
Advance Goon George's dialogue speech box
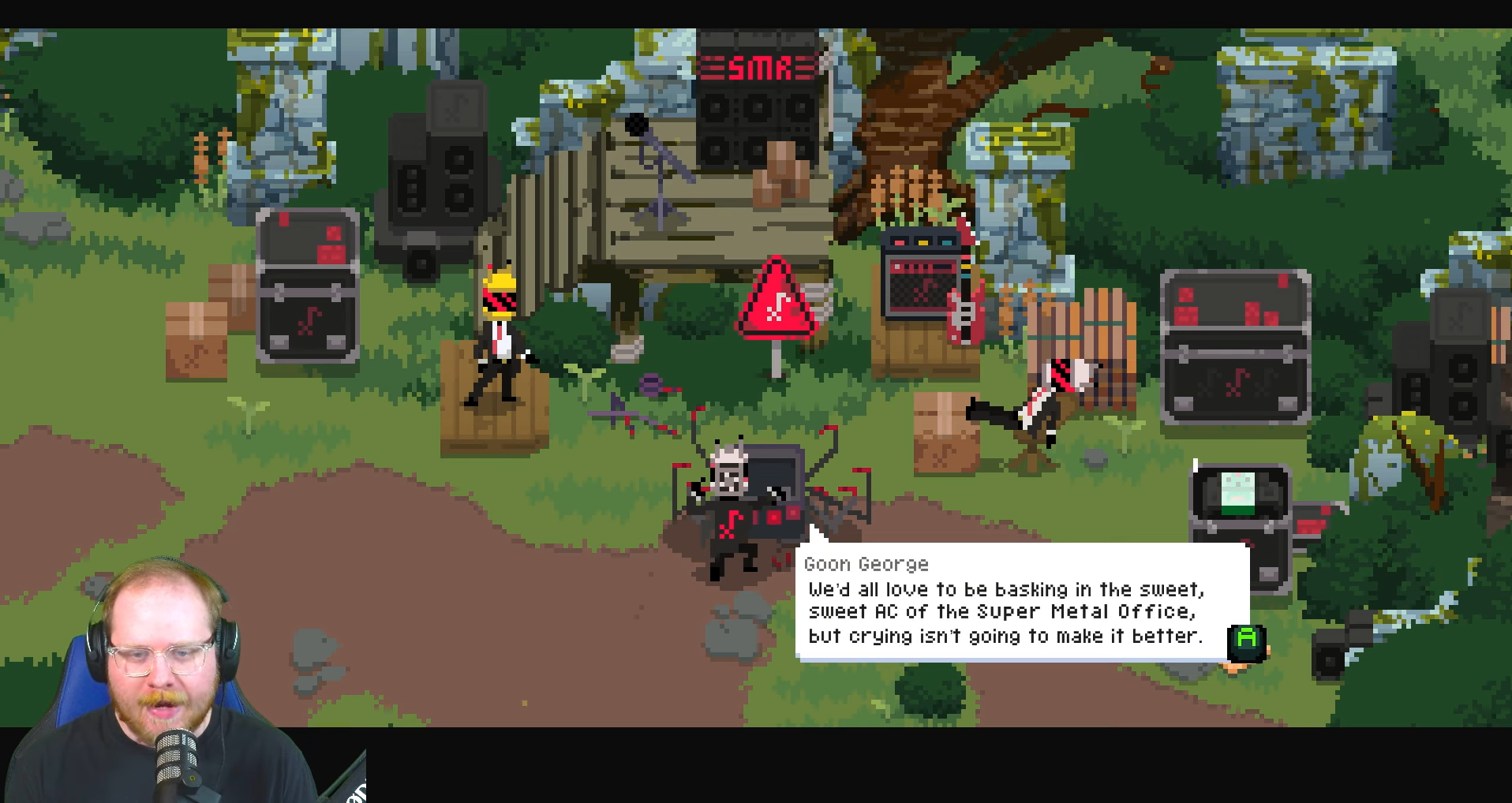click(1246, 641)
